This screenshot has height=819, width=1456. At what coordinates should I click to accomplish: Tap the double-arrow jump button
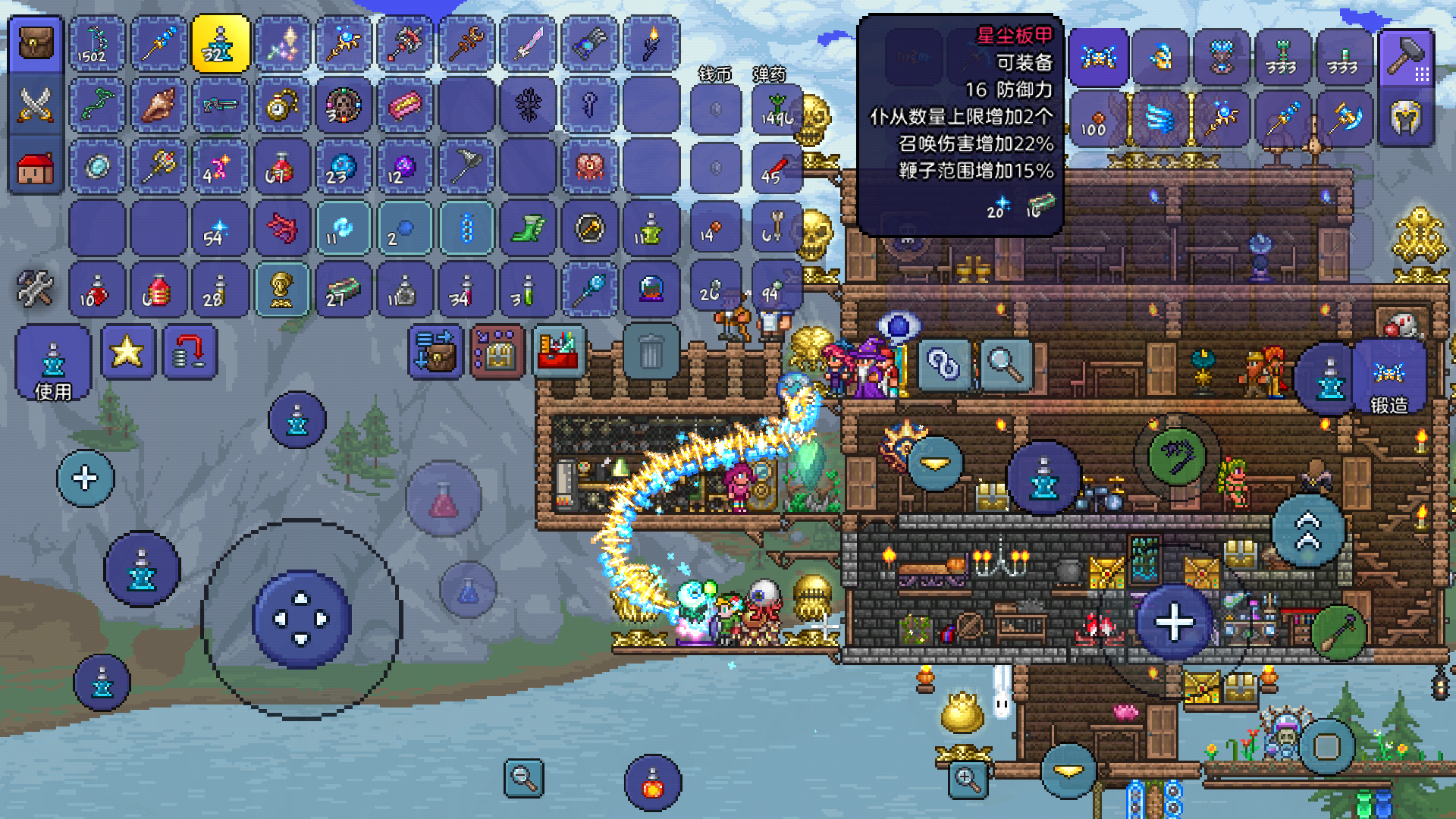1308,530
